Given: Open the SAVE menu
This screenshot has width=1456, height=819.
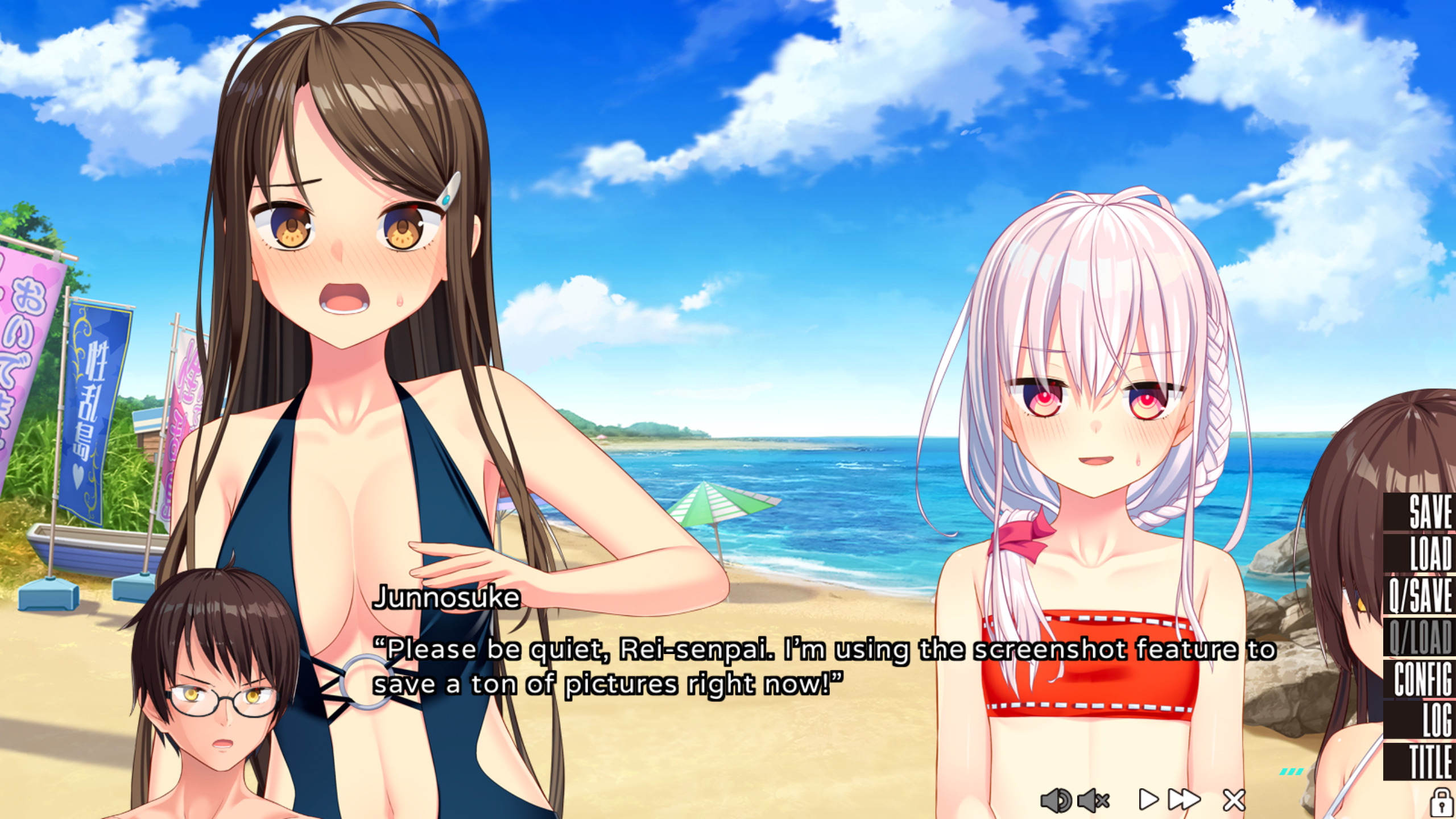Looking at the screenshot, I should click(x=1421, y=512).
